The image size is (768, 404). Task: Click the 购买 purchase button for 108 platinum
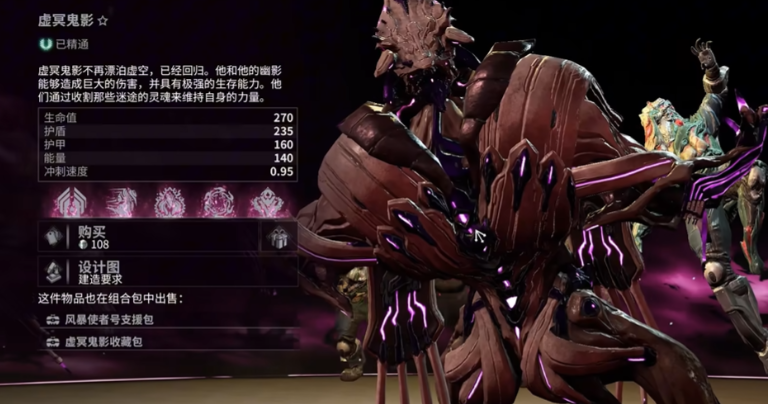coord(150,236)
